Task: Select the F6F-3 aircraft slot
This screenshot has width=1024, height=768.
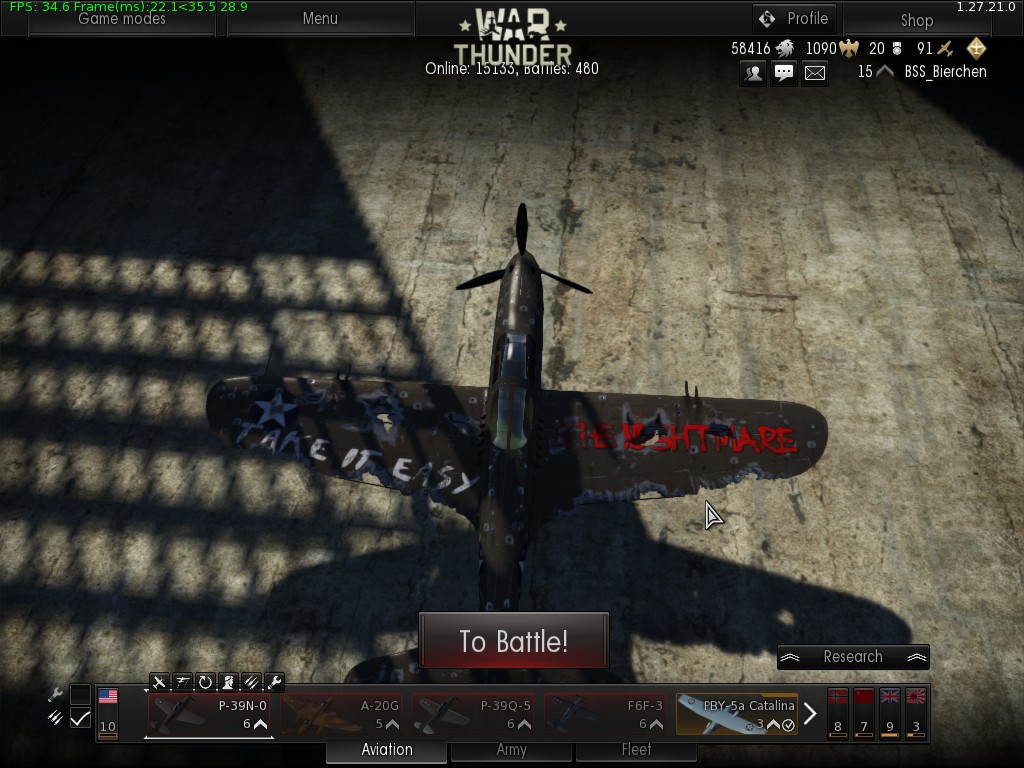Action: click(x=605, y=714)
